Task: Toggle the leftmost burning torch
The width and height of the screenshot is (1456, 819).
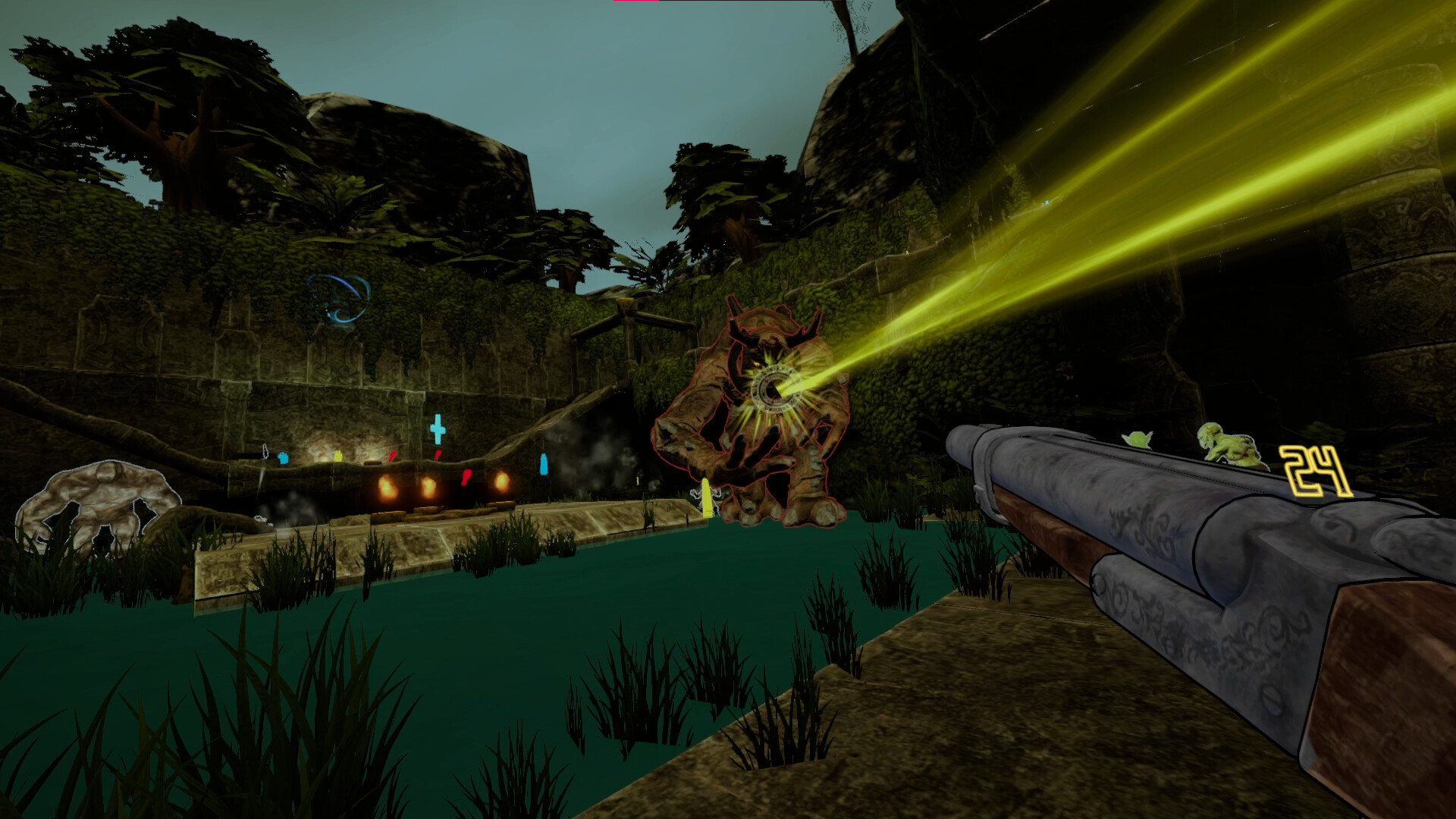Action: coord(388,488)
